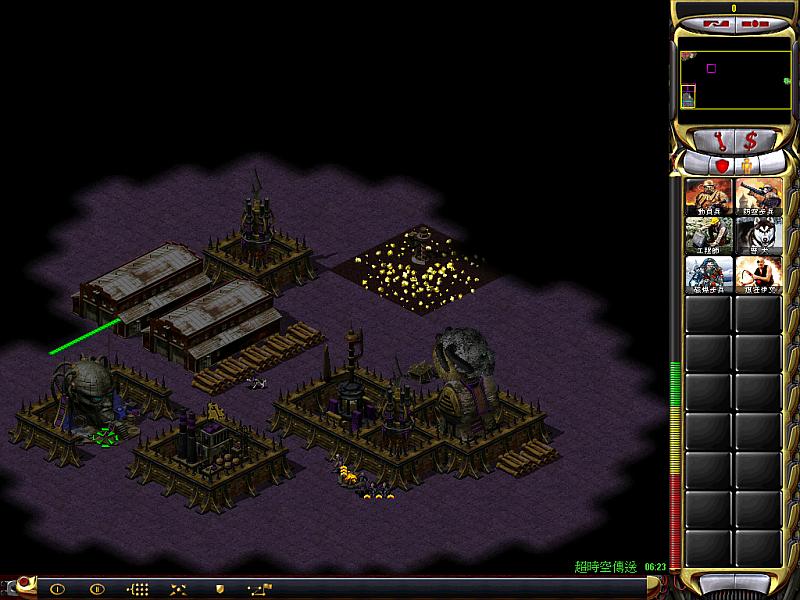
Task: Activate the four-arrow scatter command
Action: (179, 589)
